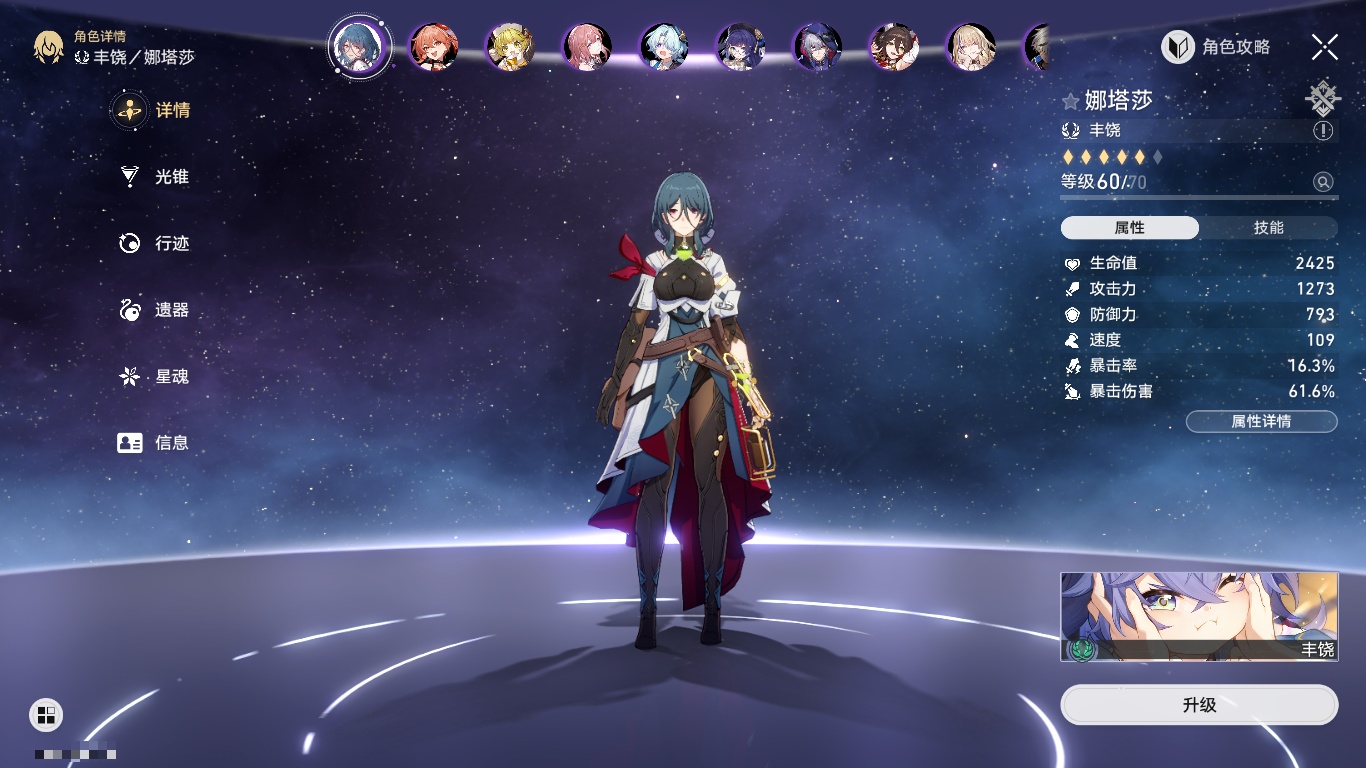Open the exclamation info icon by 丰饶
1366x768 pixels.
point(1323,131)
